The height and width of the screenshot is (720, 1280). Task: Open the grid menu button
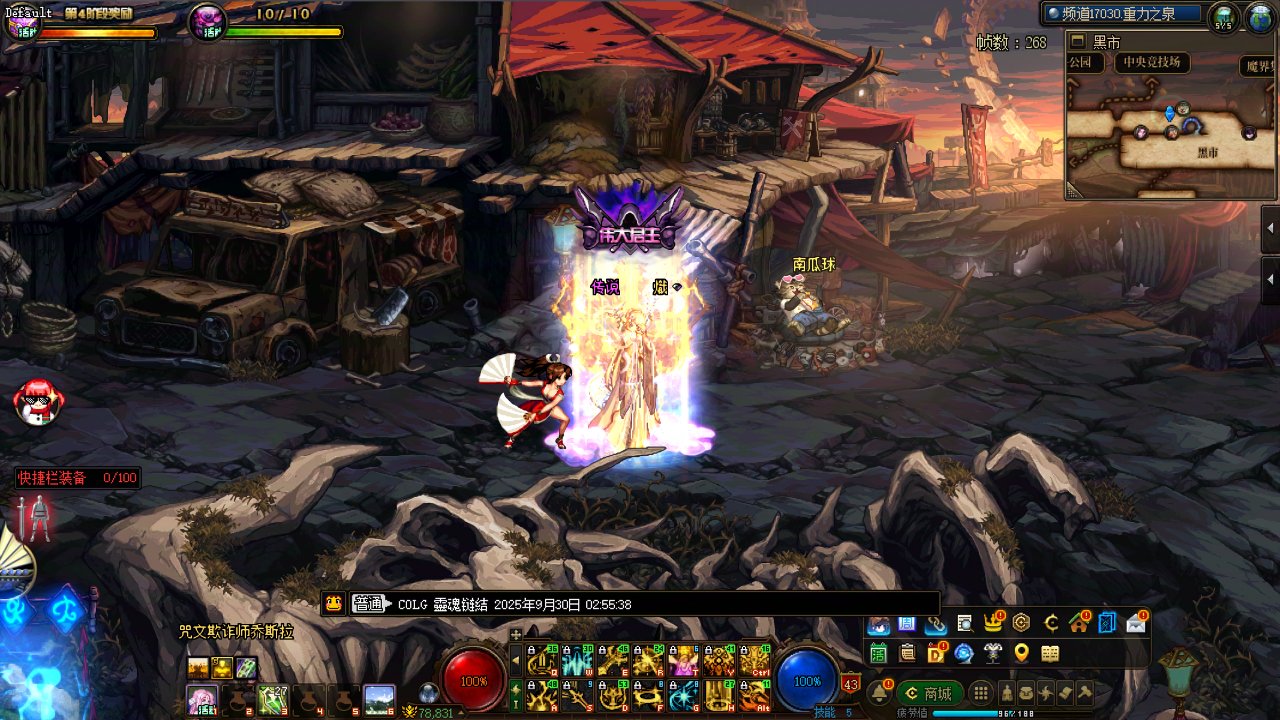982,693
